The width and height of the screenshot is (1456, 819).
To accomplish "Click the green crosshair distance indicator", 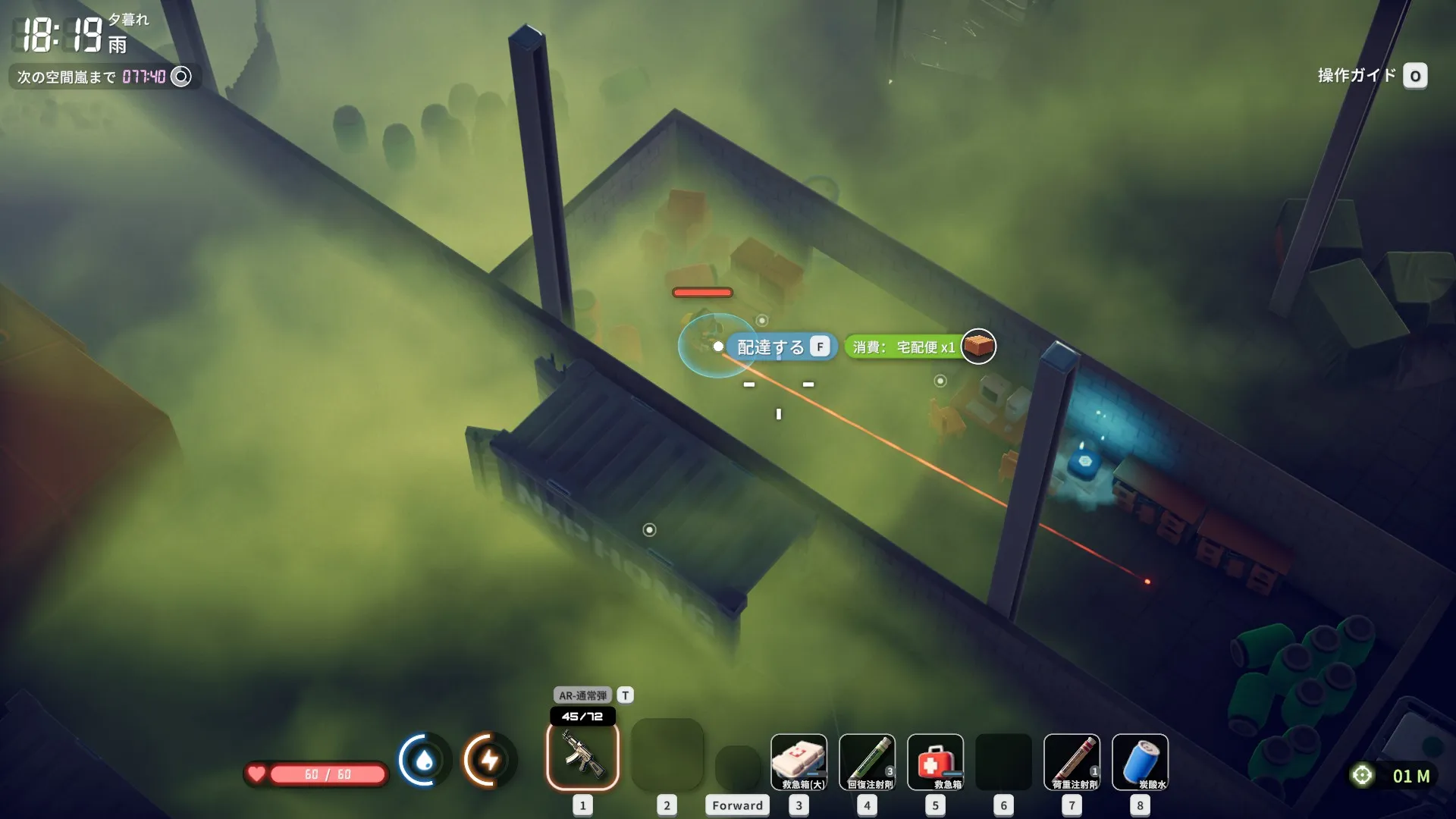I will point(1362,775).
